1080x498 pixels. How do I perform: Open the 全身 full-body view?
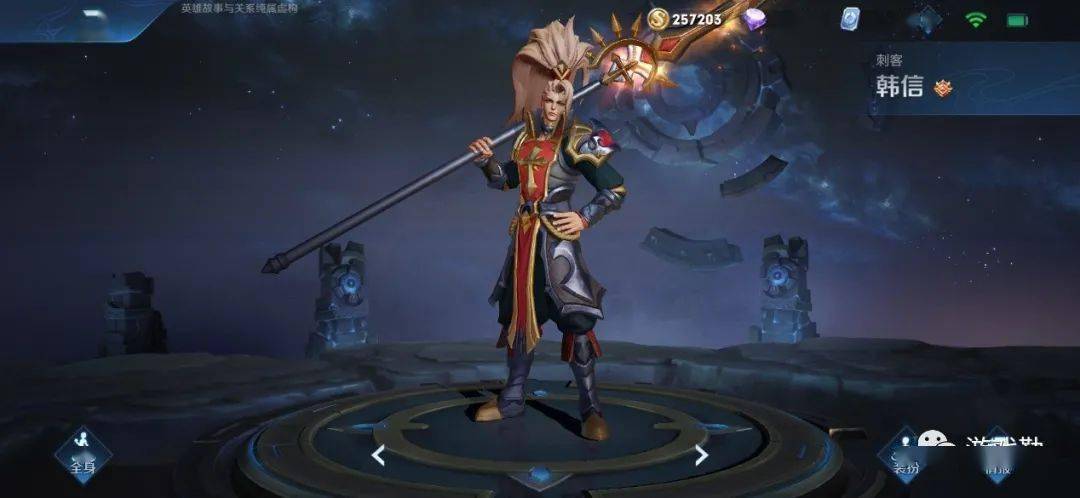(x=82, y=453)
